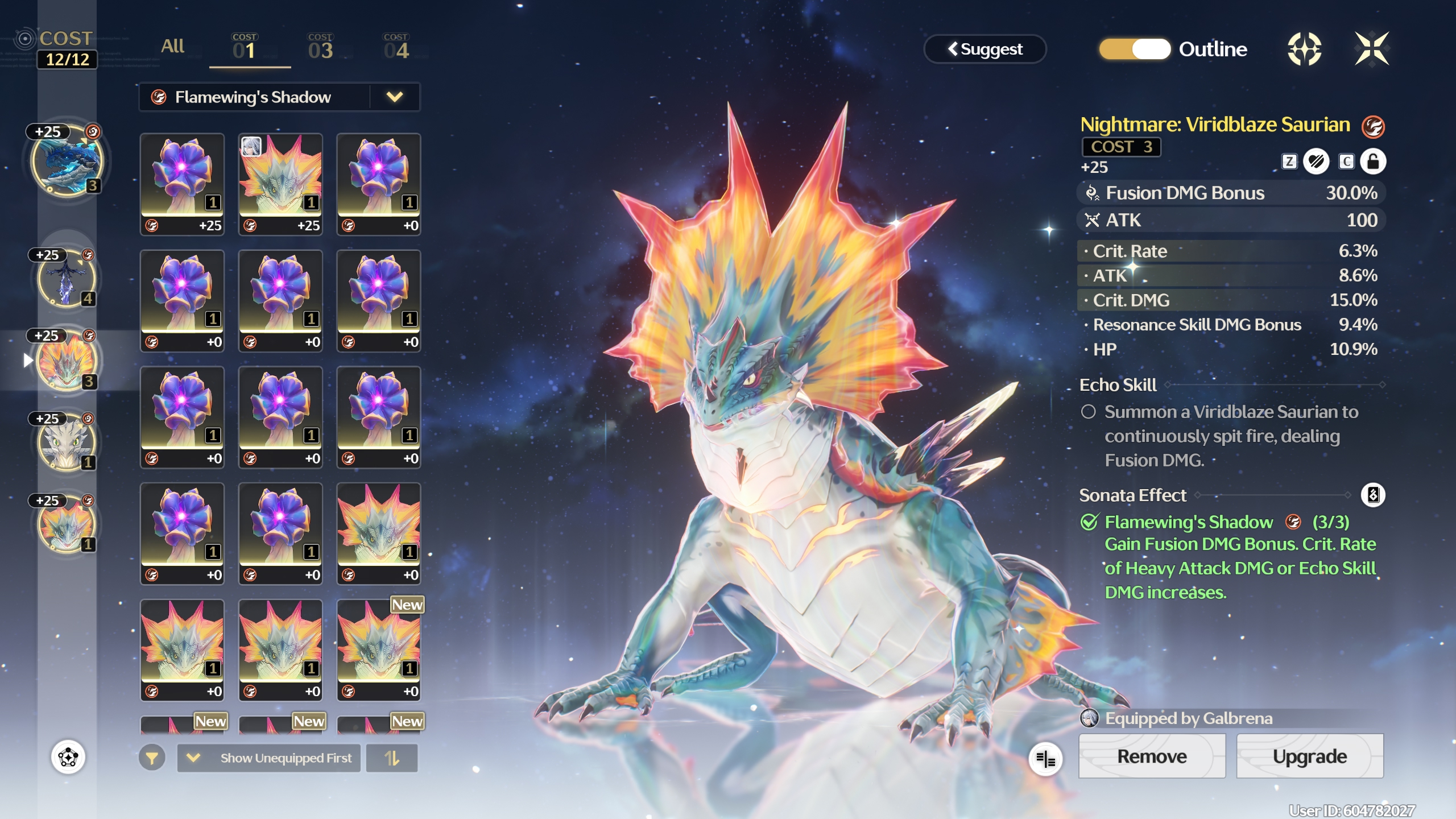Open the Upgrade screen for this echo

[x=1309, y=756]
